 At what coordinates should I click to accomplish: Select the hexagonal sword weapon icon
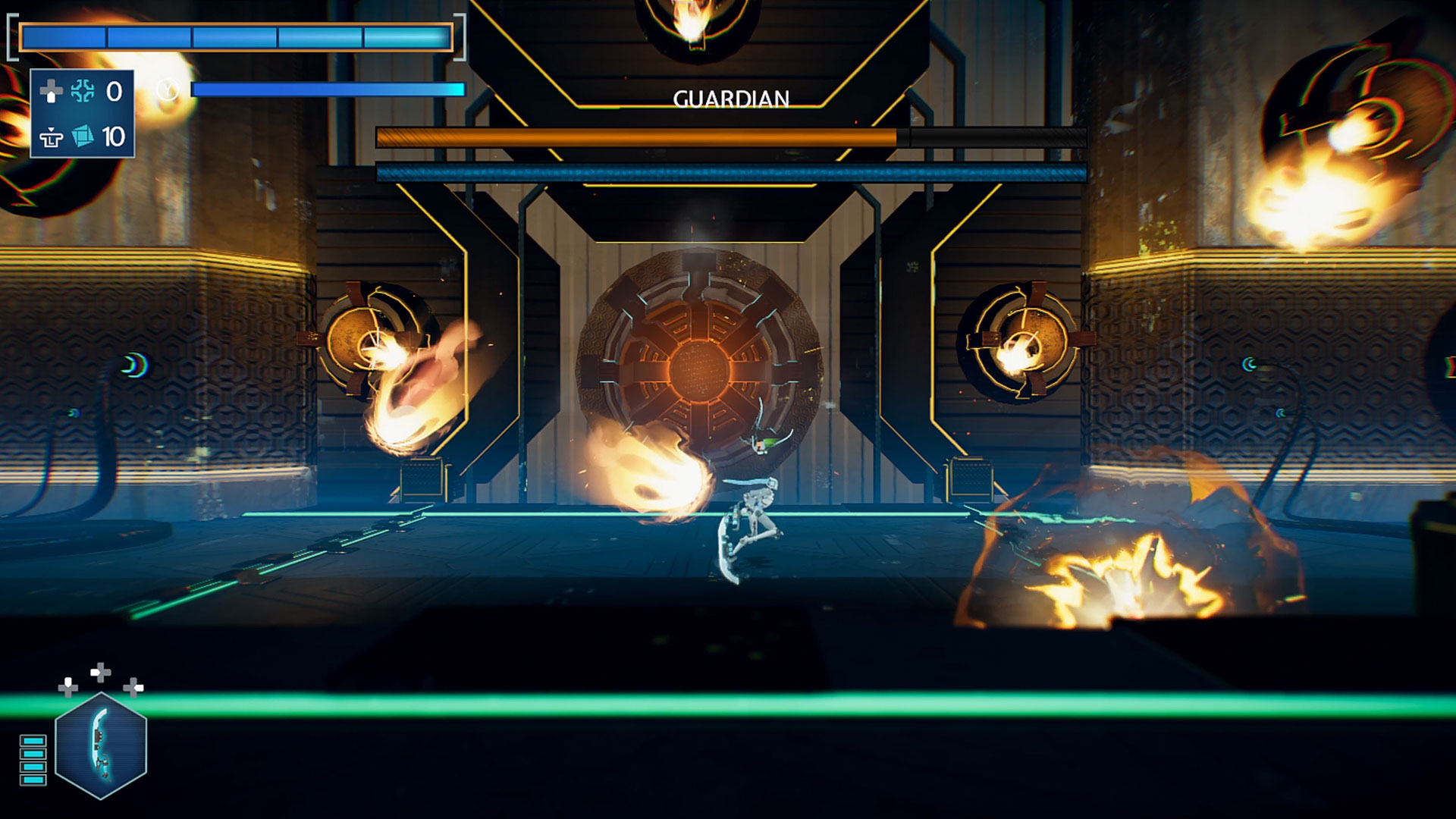click(101, 746)
